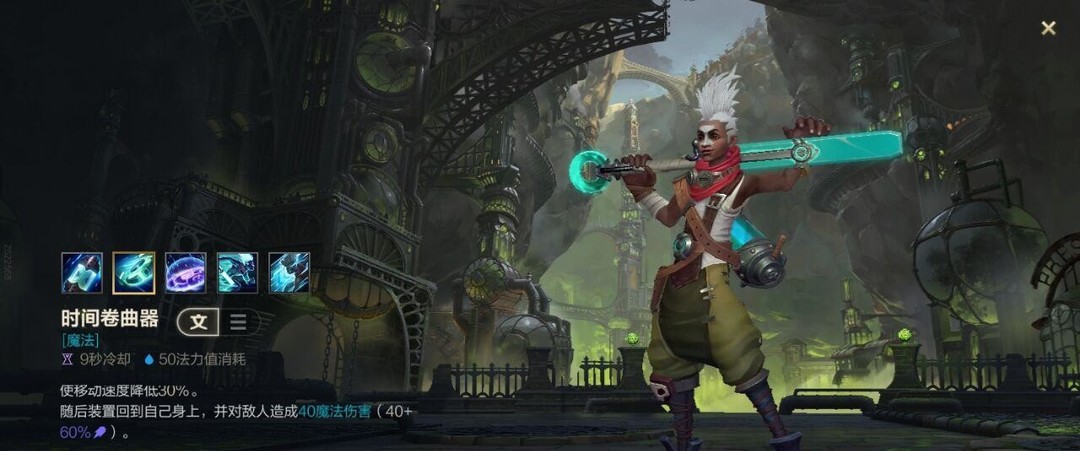Close the ability preview with the X

[1048, 28]
